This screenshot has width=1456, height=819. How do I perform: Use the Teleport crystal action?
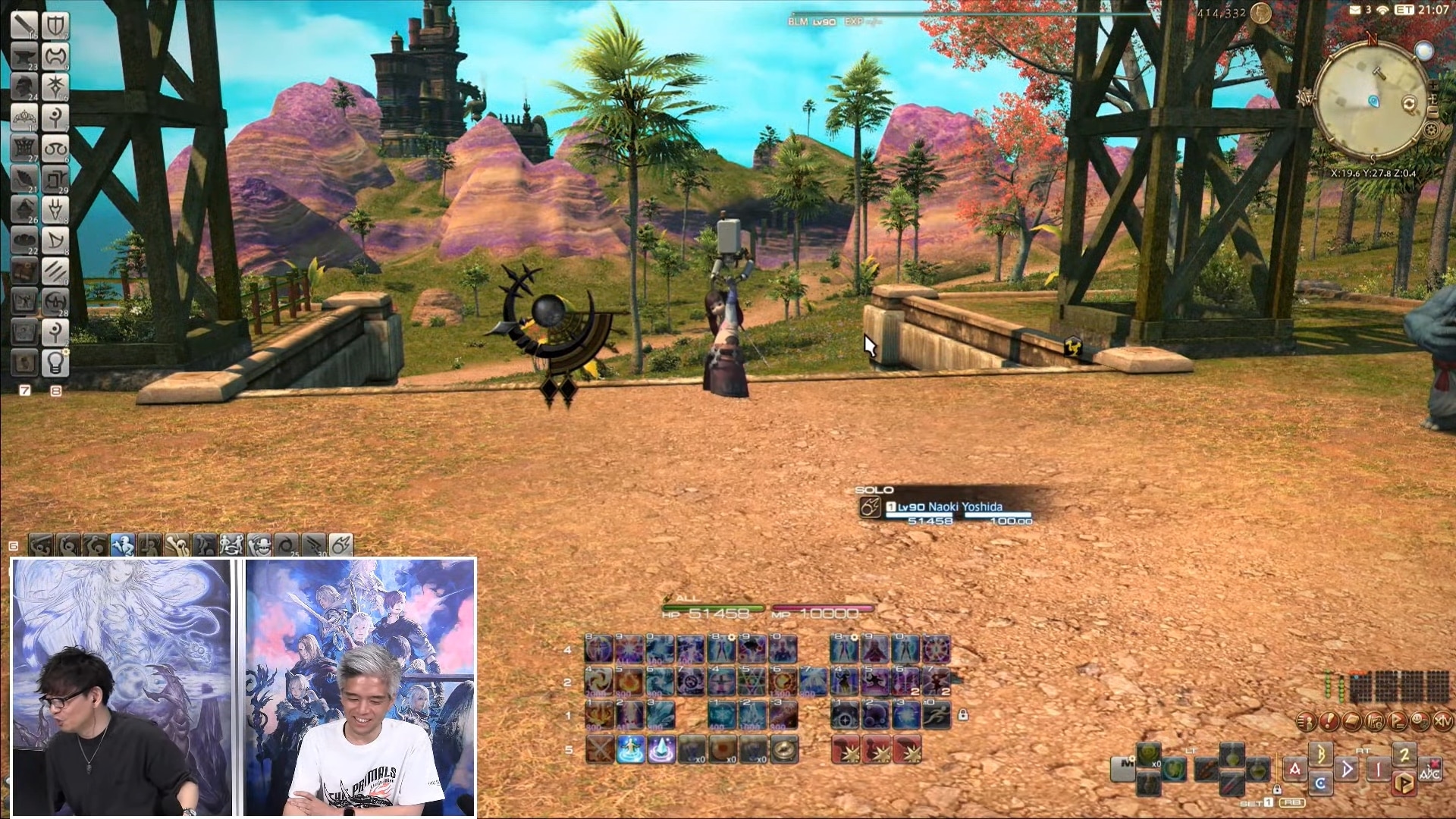(x=661, y=750)
